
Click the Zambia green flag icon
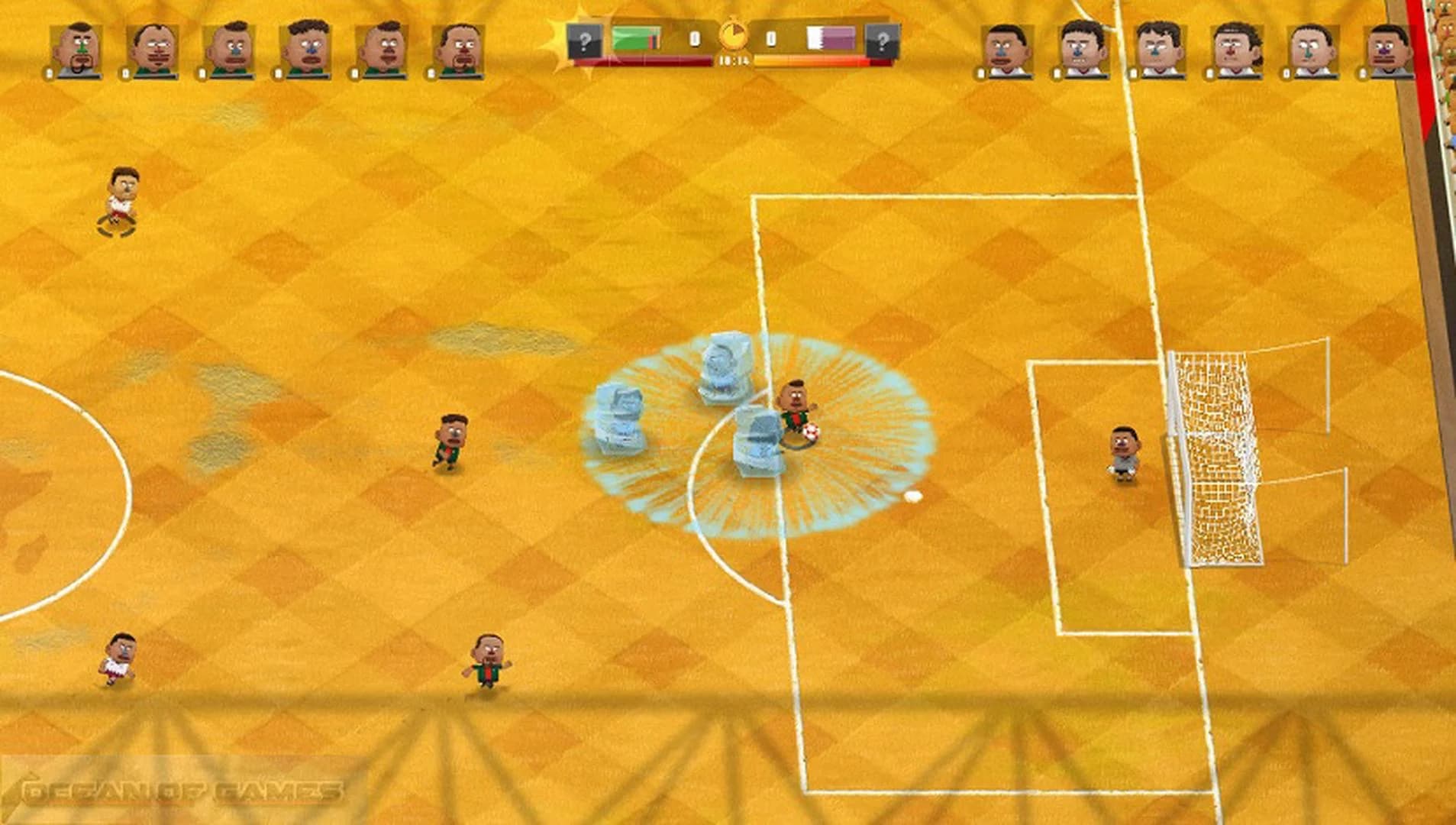coord(635,37)
